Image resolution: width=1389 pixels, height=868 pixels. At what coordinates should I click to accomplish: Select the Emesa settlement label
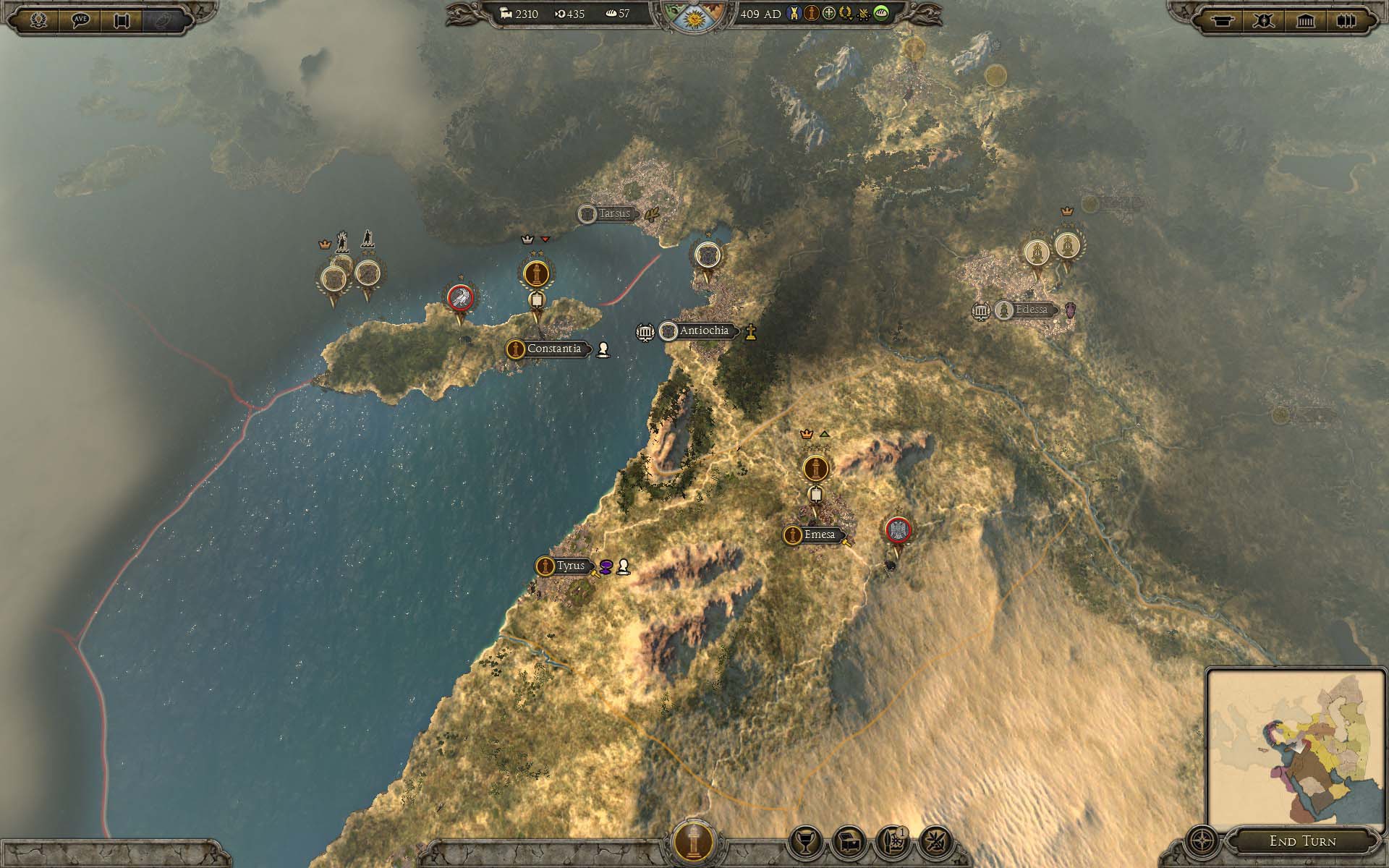[x=819, y=535]
